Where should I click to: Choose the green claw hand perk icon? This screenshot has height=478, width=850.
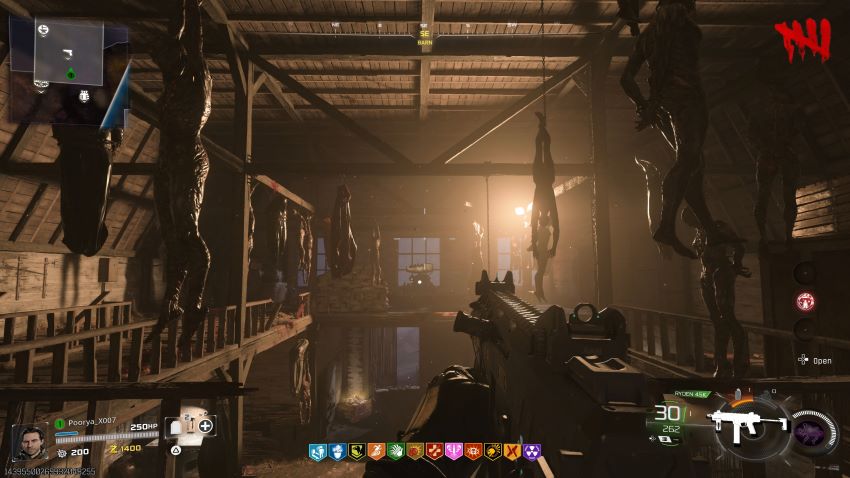pos(394,452)
